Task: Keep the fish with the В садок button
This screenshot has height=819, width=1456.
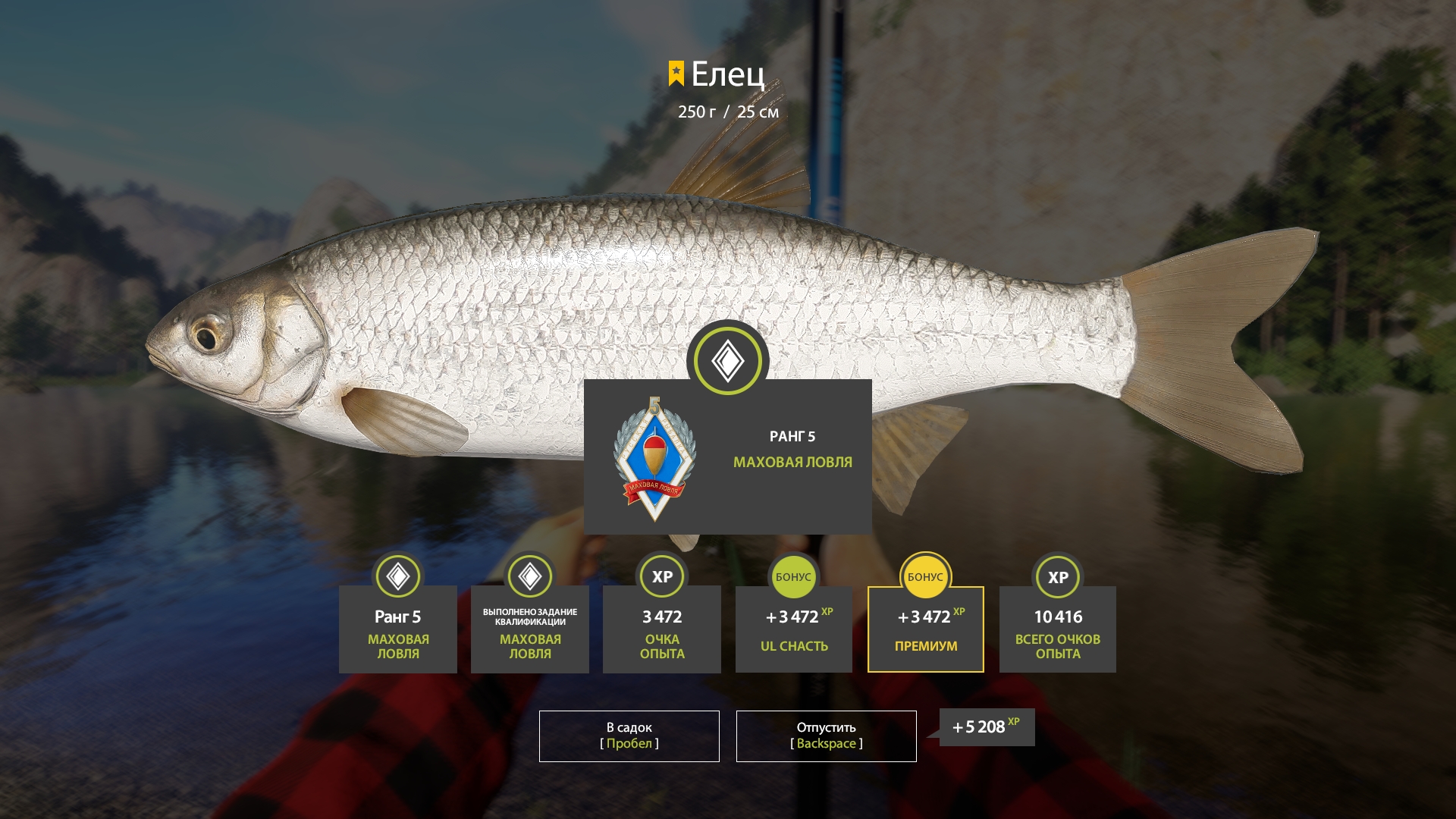Action: click(x=629, y=736)
